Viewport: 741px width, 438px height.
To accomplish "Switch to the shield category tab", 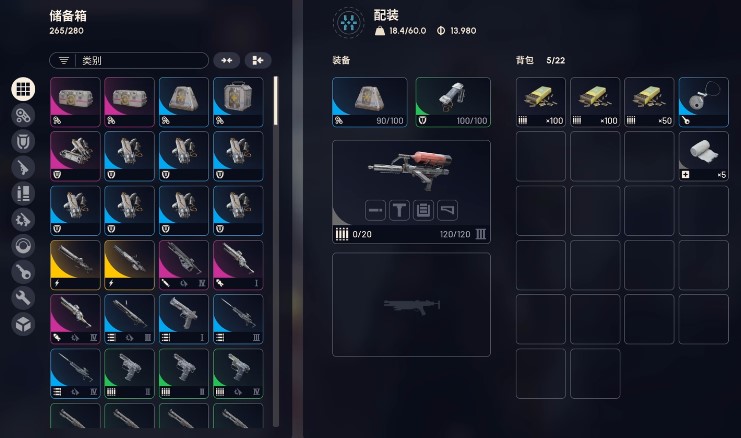I will click(23, 141).
